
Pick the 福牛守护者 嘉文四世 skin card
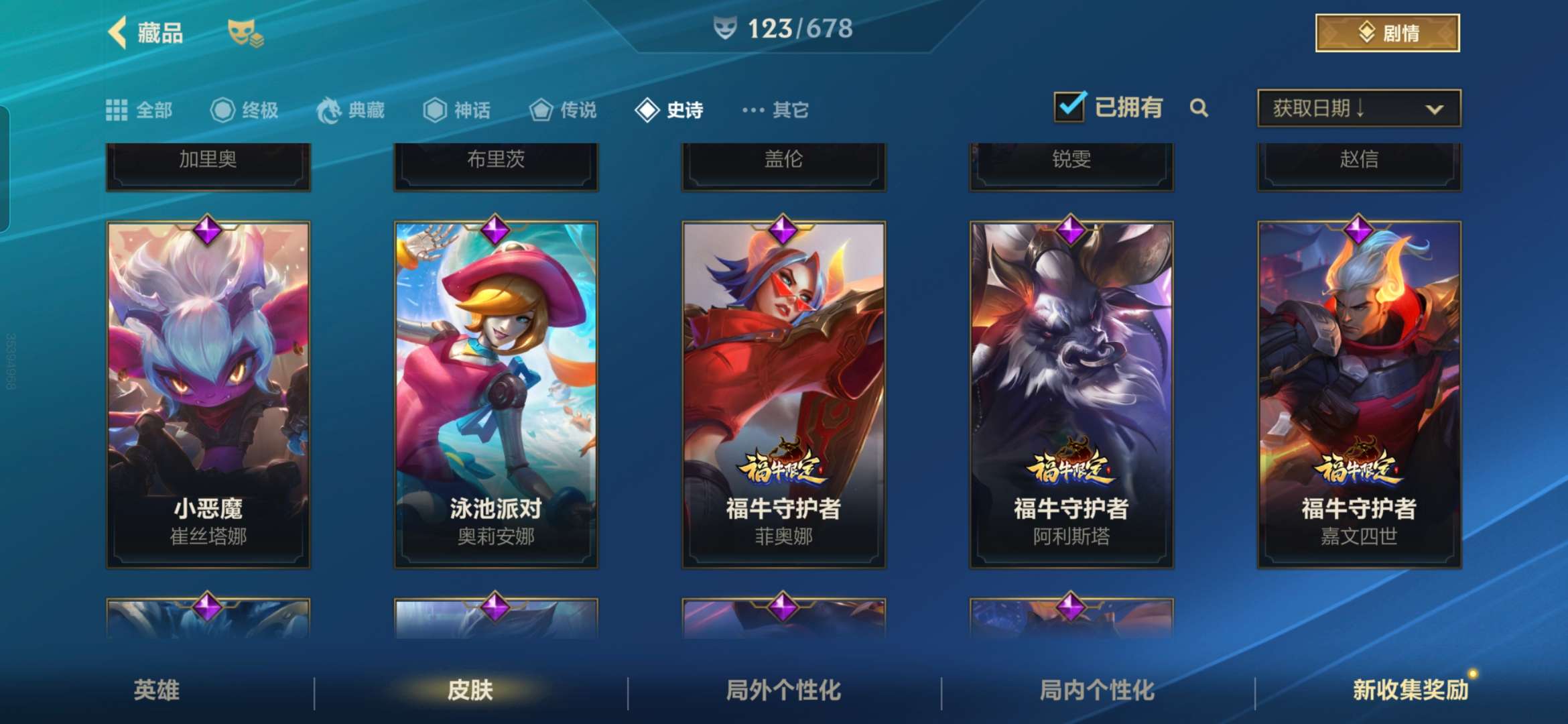(x=1359, y=394)
